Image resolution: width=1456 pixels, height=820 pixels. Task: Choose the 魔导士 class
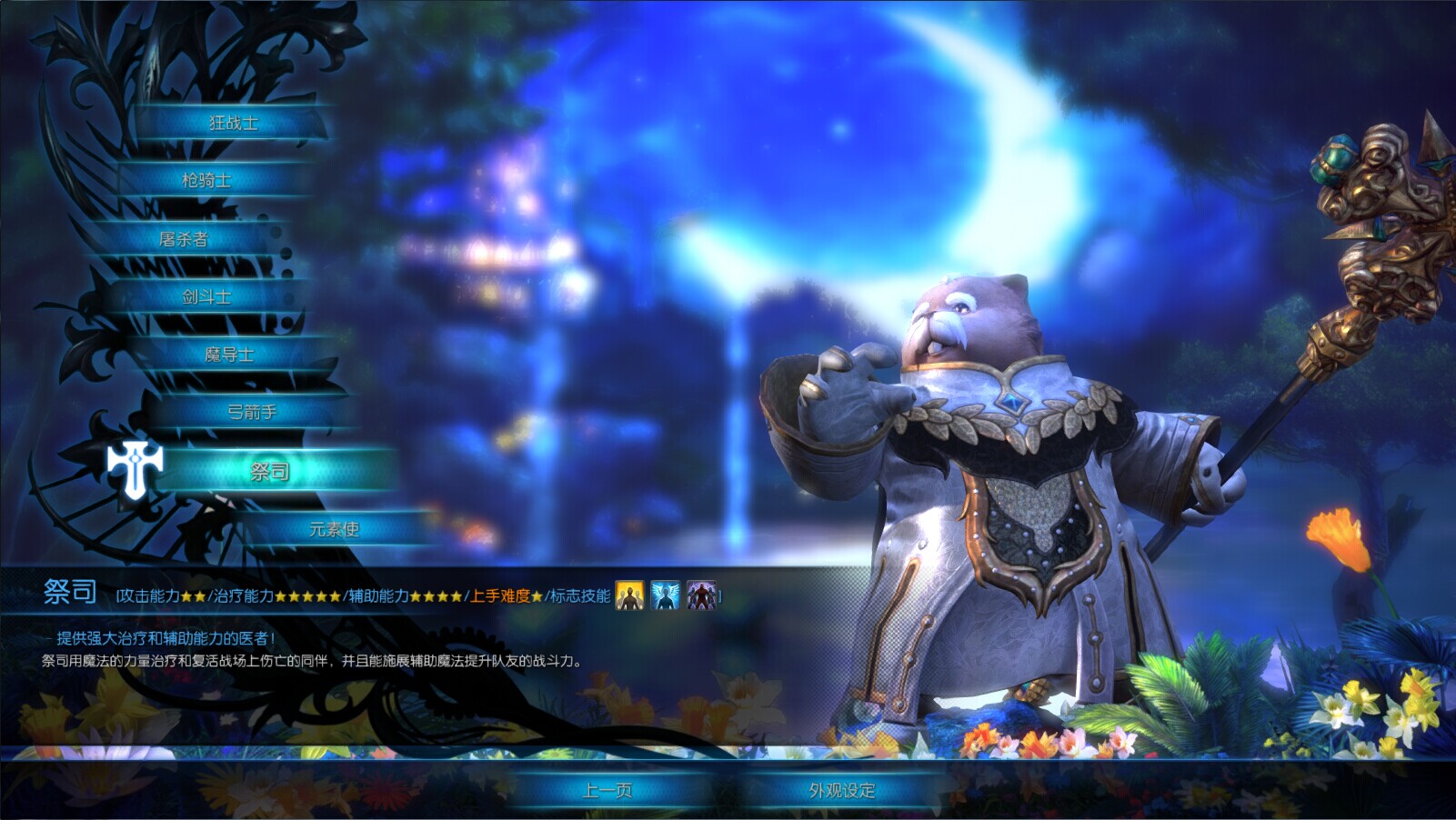pyautogui.click(x=229, y=355)
